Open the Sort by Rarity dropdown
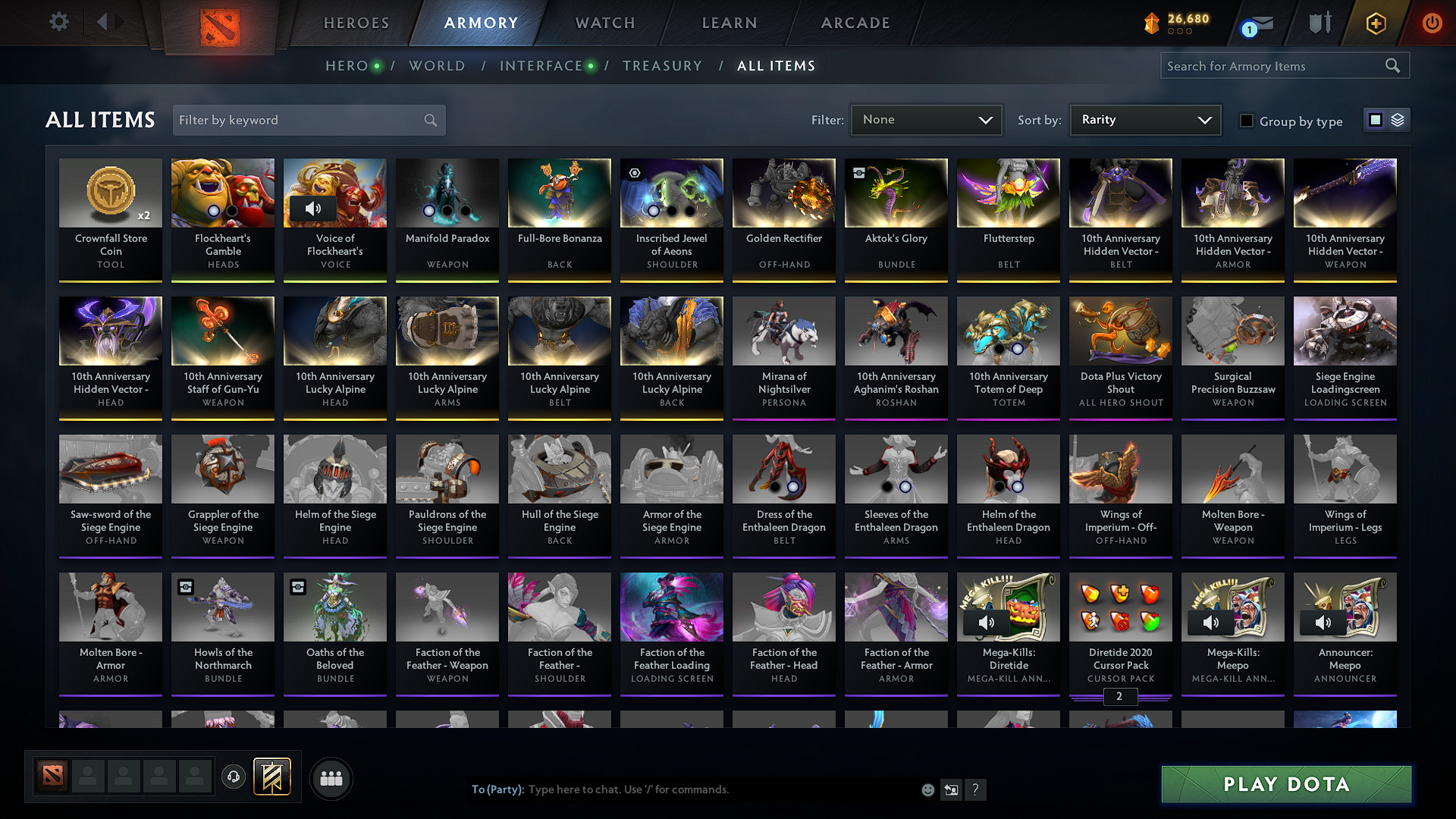 coord(1144,119)
